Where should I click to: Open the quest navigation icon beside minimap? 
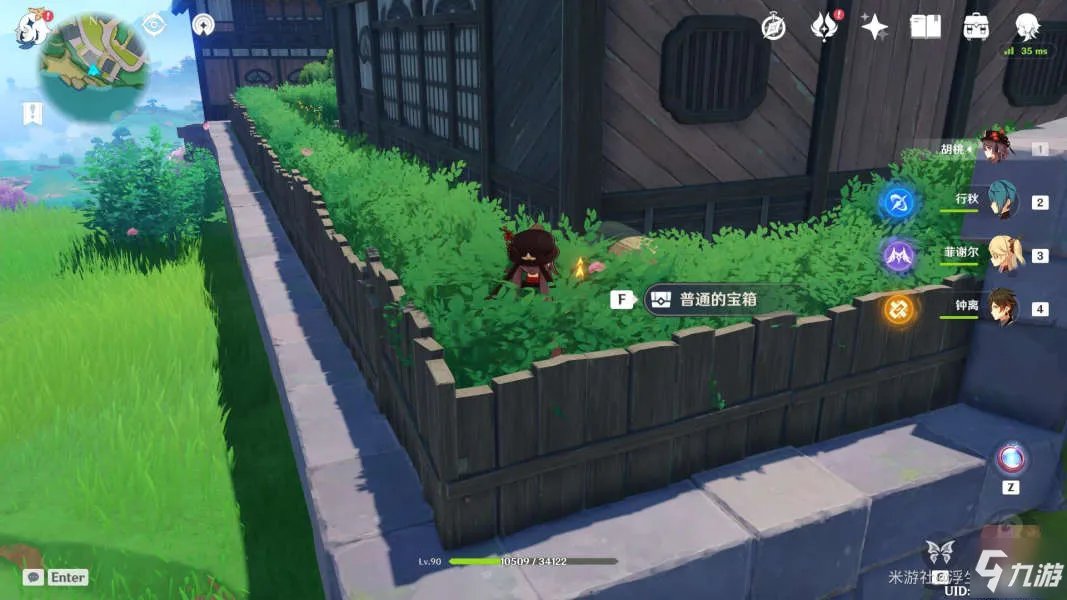[153, 25]
